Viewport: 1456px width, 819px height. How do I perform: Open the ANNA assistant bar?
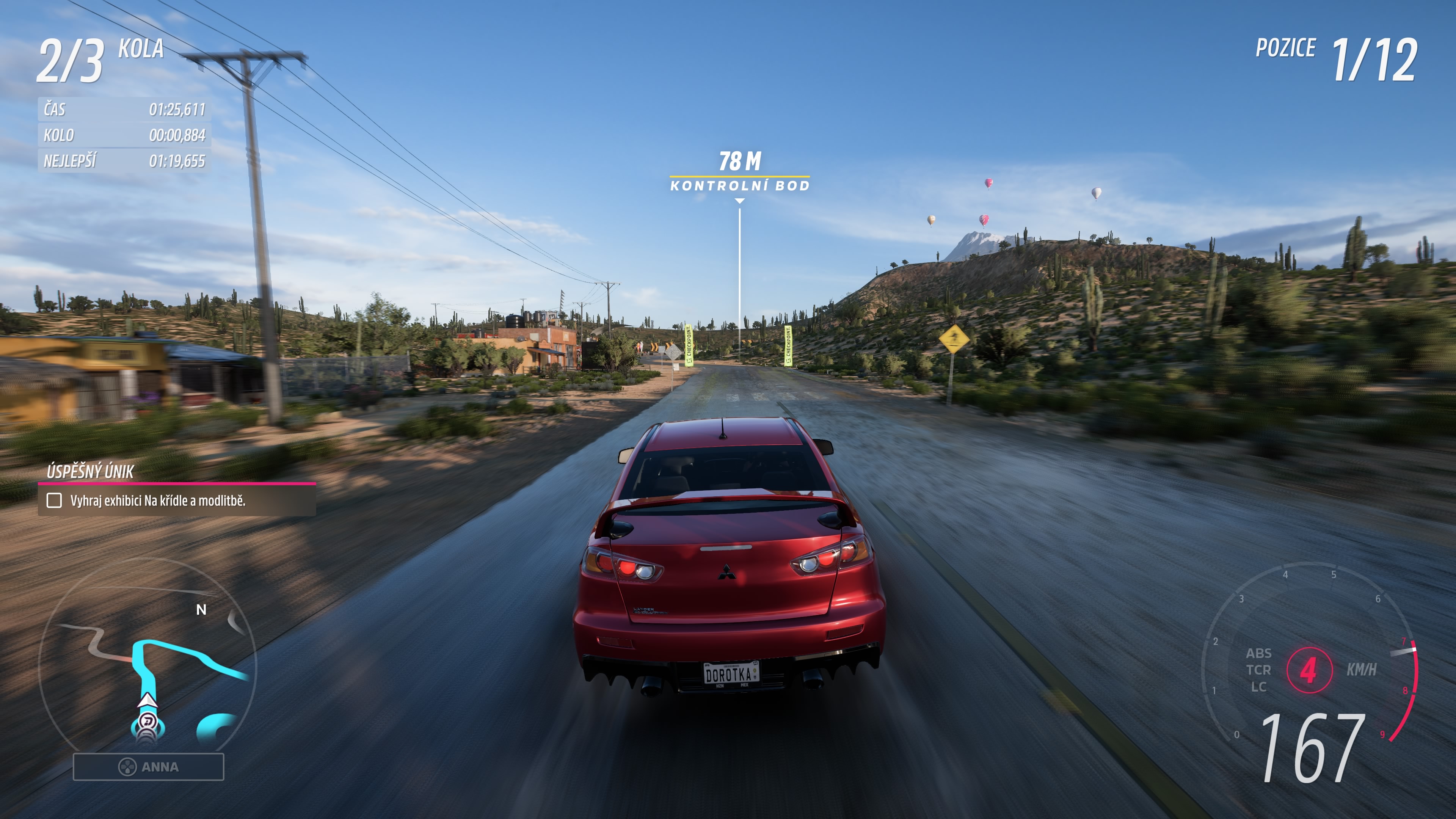point(148,766)
